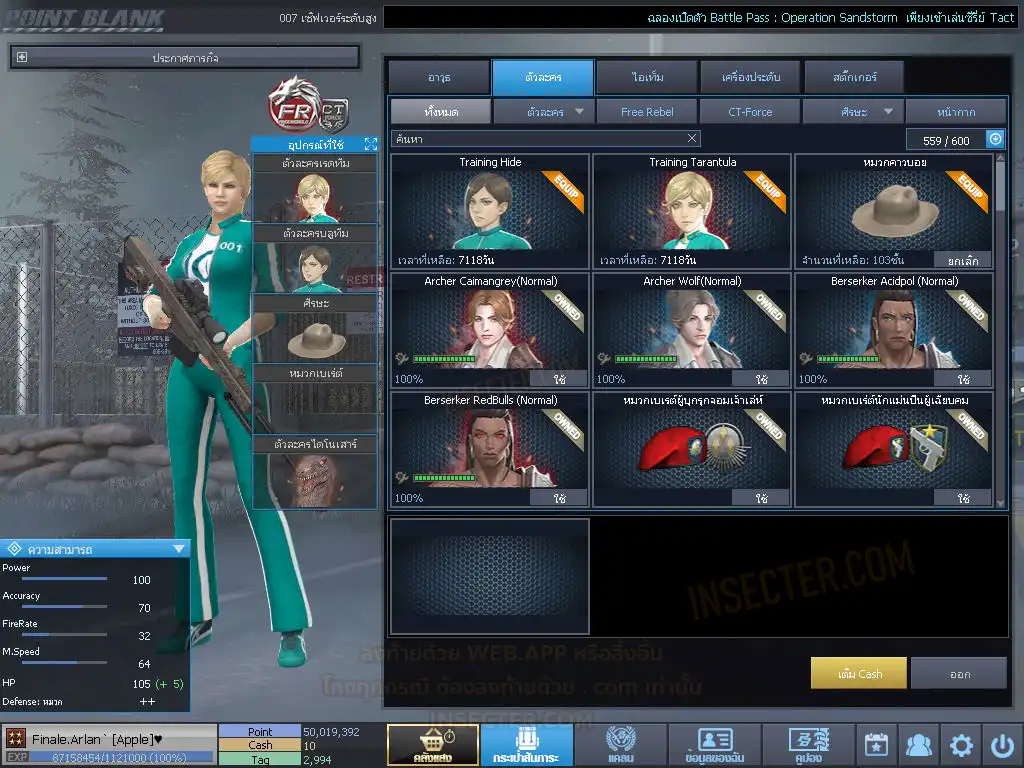
Task: Open the ศีรษะ headgear dropdown filter
Action: click(853, 112)
